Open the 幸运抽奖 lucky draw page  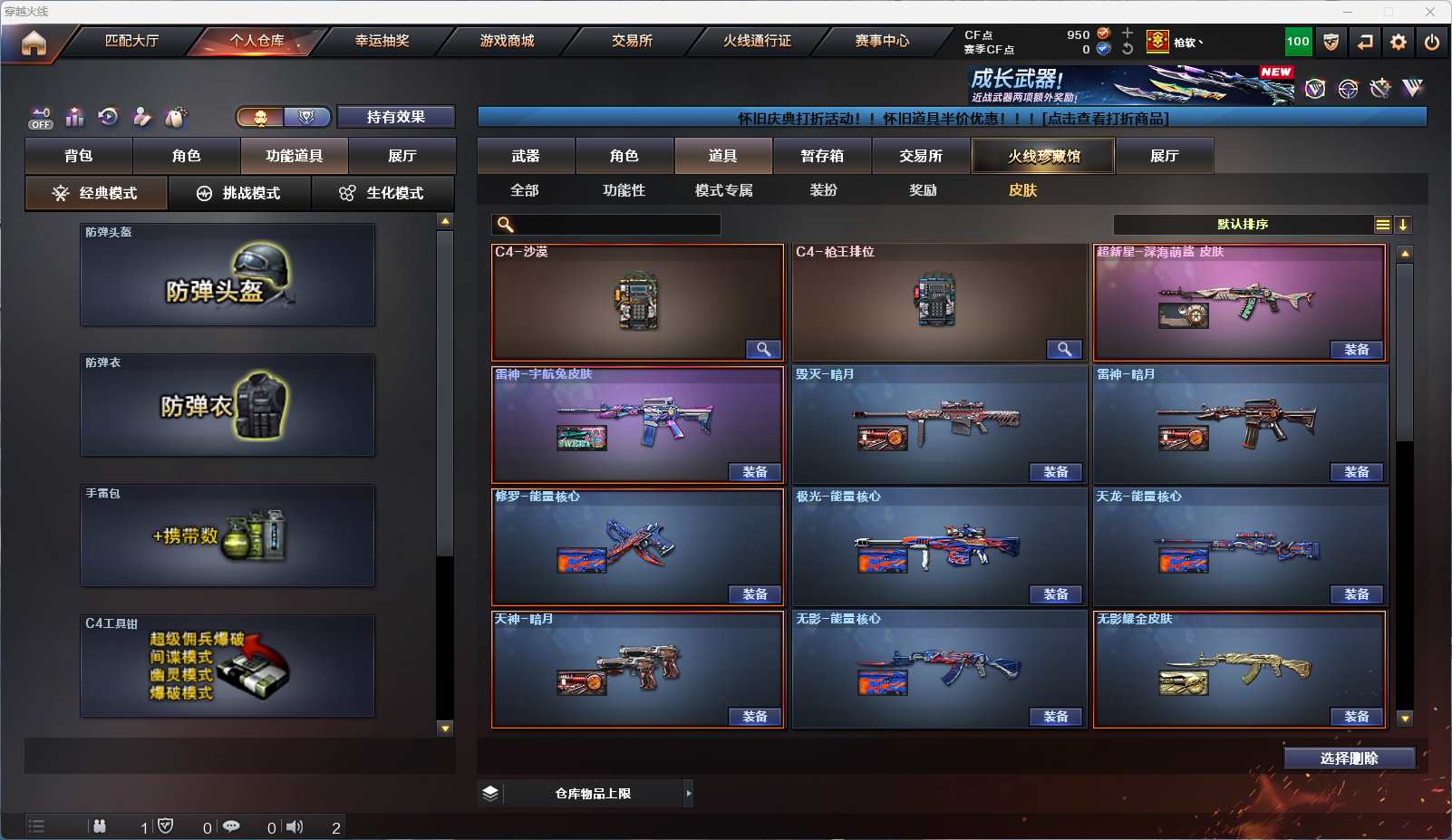(x=382, y=41)
